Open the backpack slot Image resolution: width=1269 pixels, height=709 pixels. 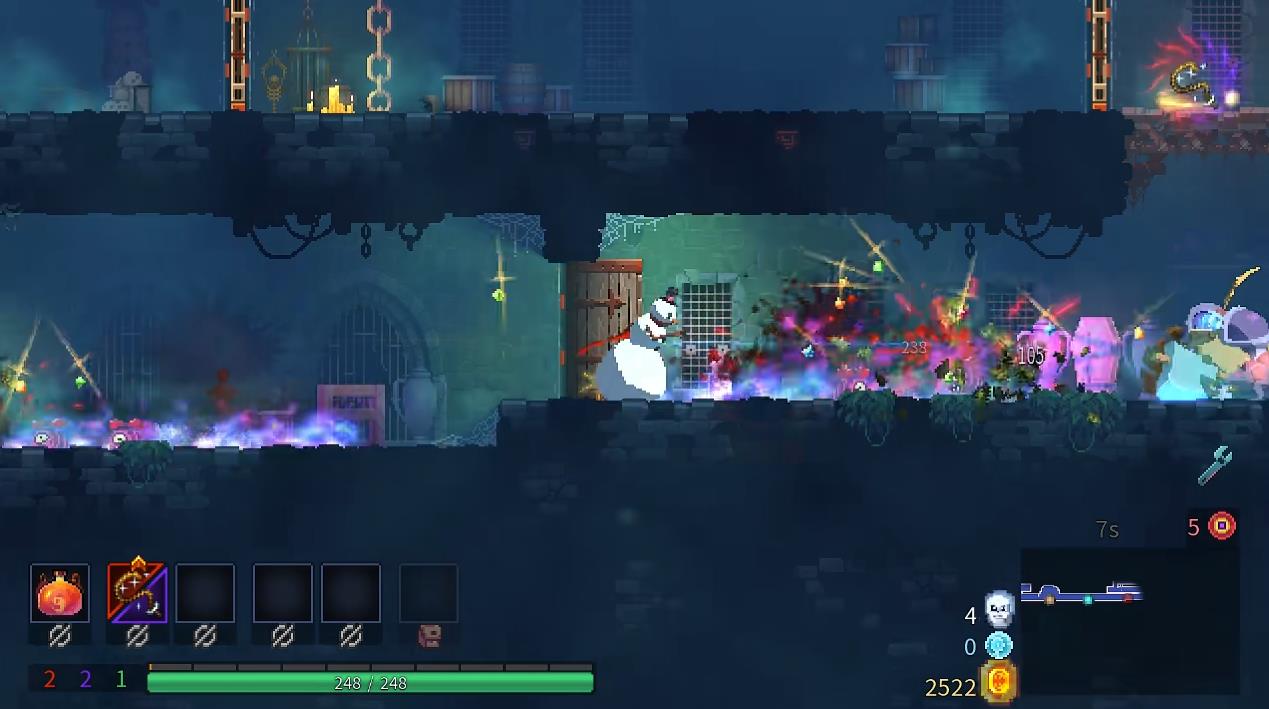point(429,594)
